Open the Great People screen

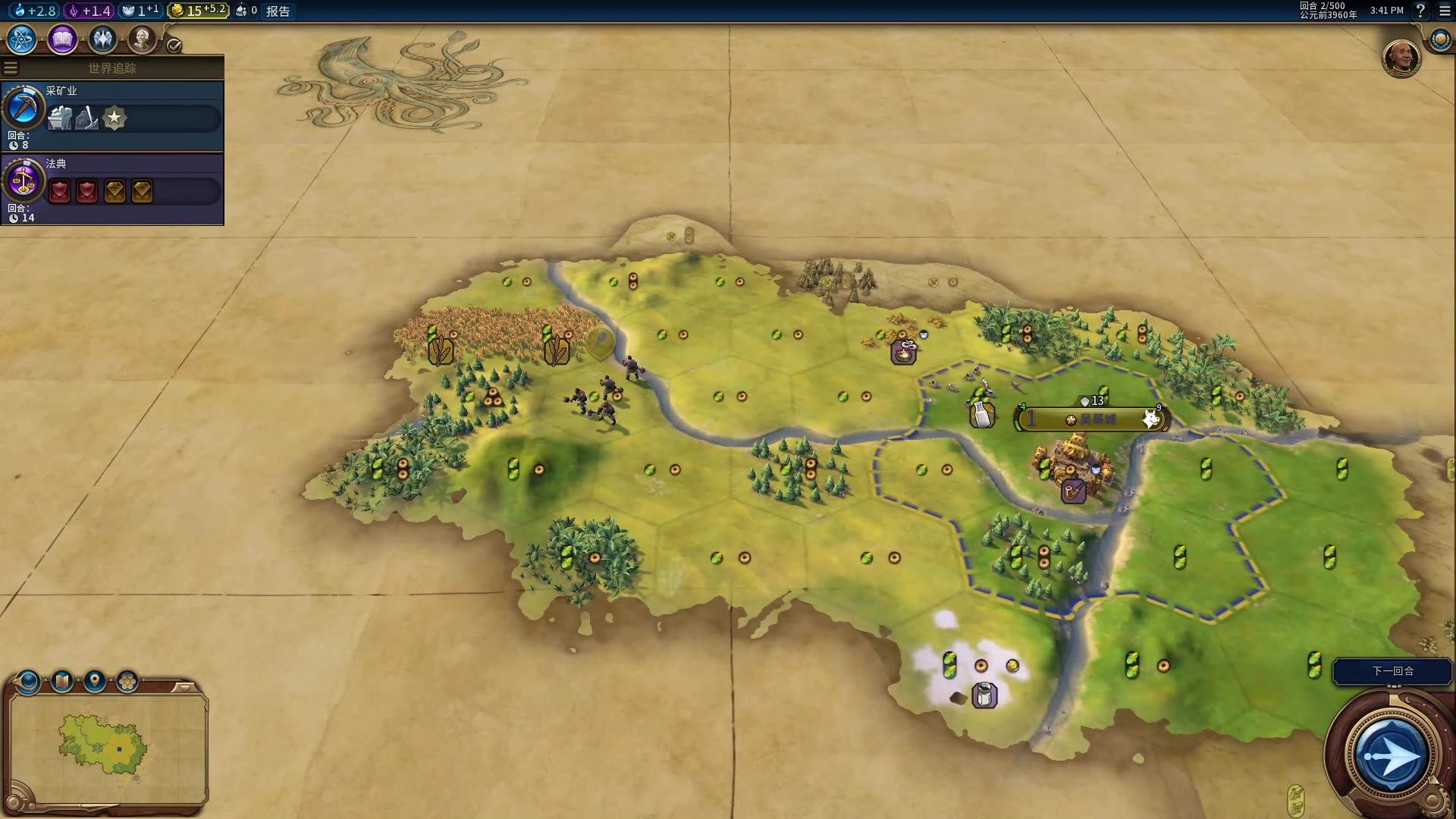141,39
